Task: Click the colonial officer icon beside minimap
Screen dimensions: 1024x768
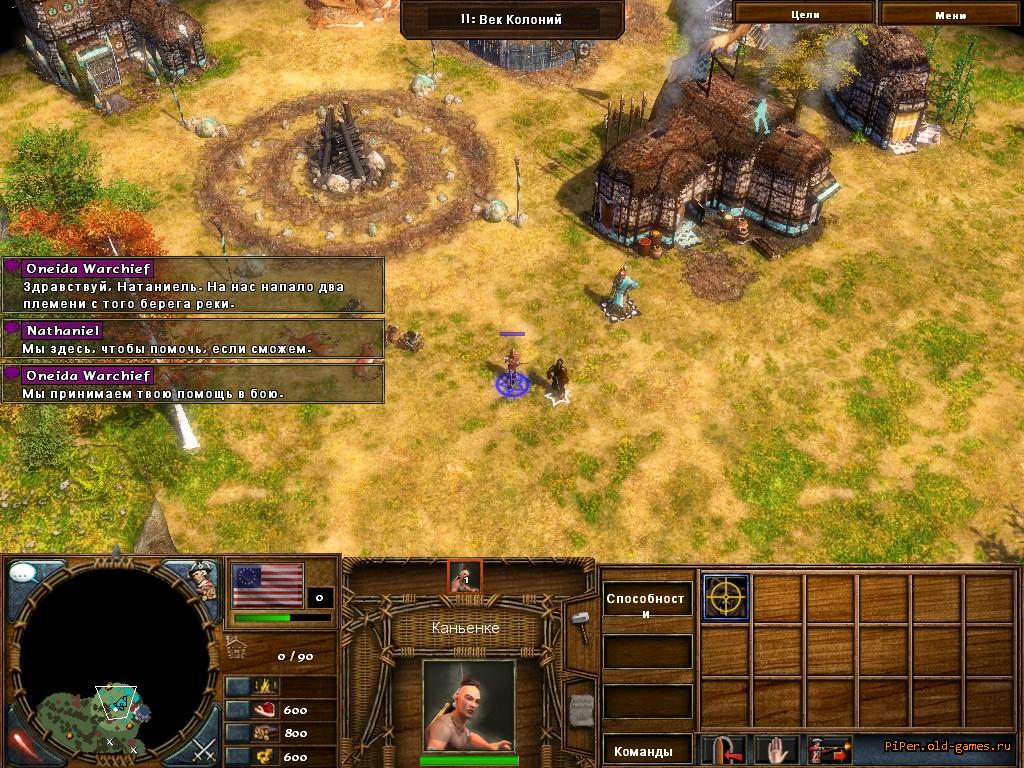Action: (203, 578)
